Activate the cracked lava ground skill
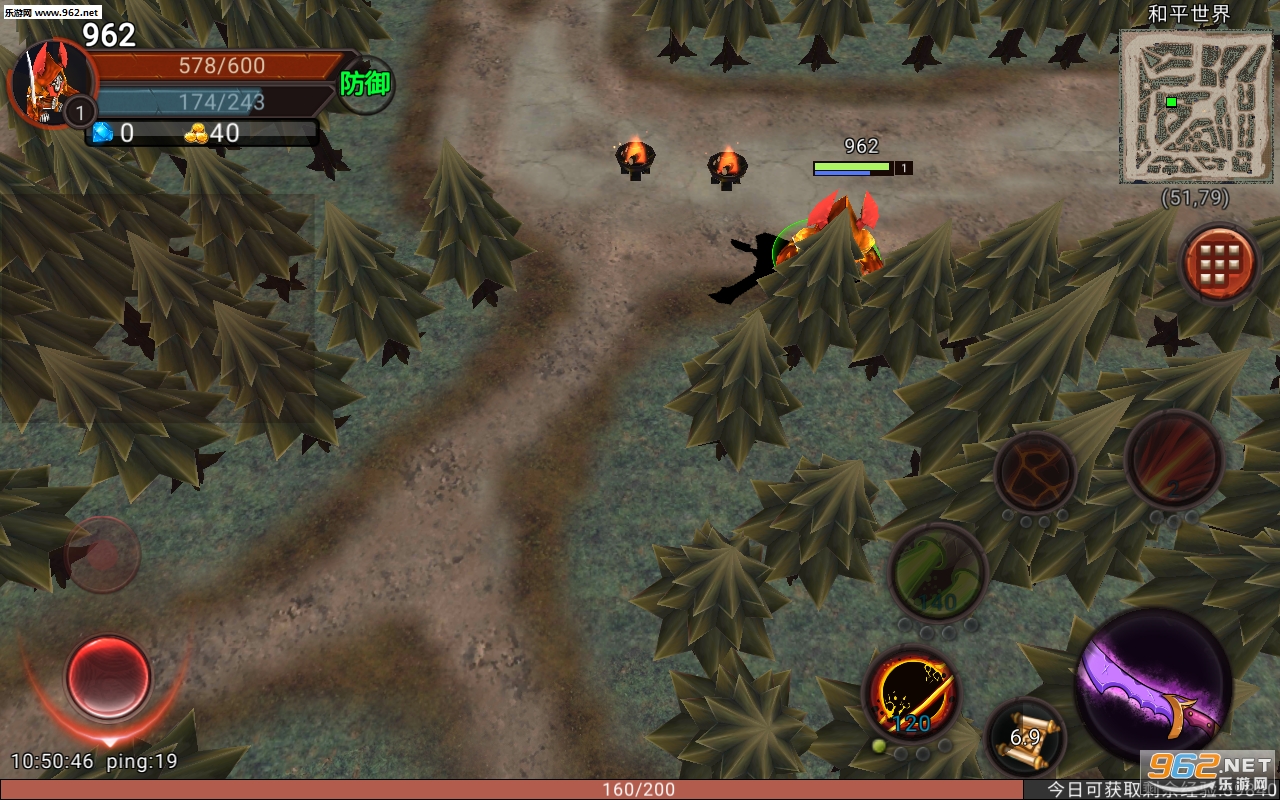The height and width of the screenshot is (800, 1280). pyautogui.click(x=1034, y=473)
